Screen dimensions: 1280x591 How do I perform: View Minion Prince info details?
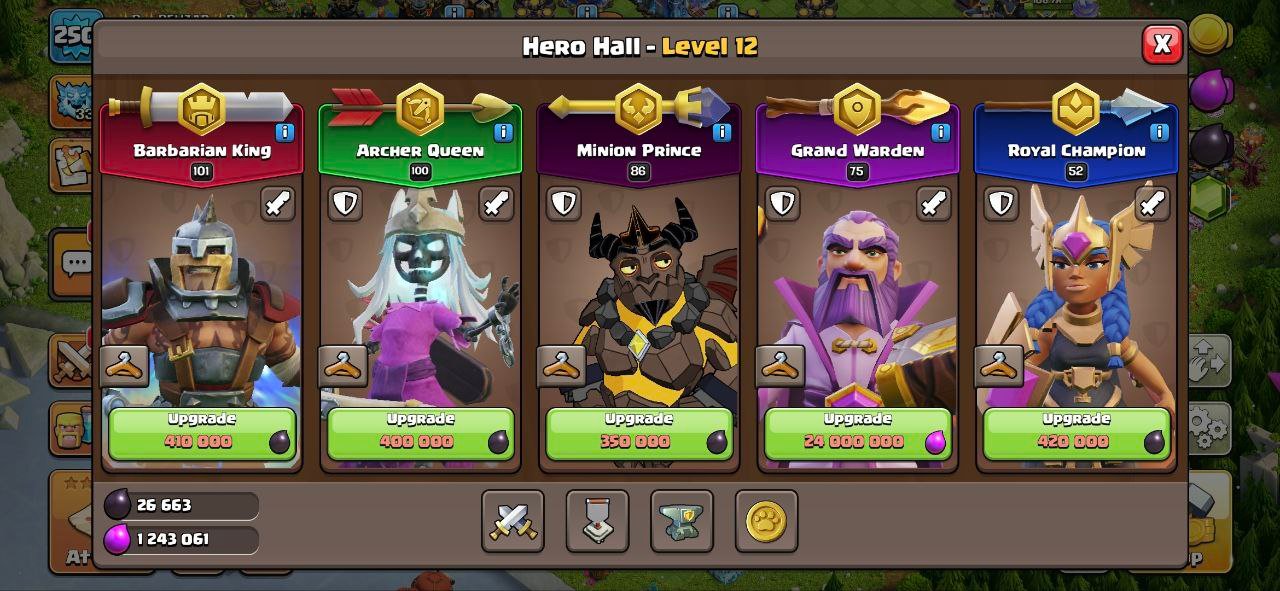click(722, 132)
